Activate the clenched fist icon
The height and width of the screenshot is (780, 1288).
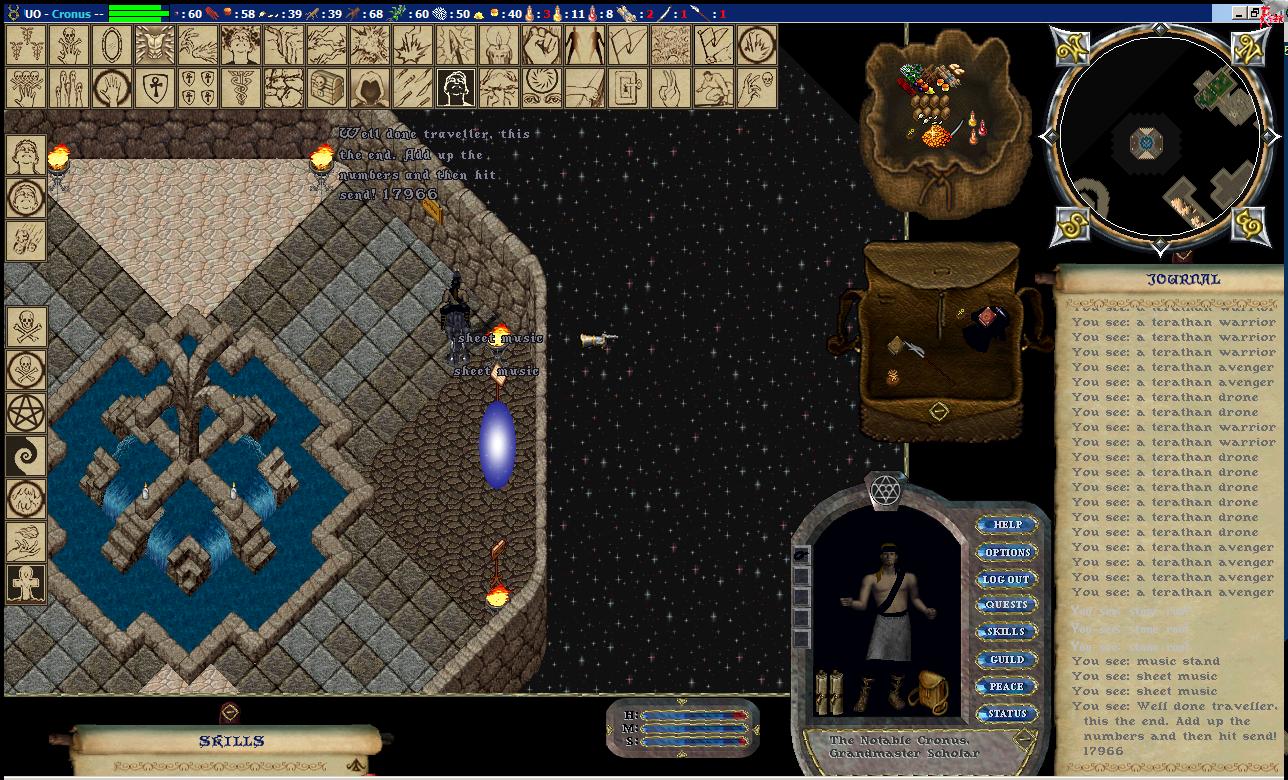click(541, 45)
